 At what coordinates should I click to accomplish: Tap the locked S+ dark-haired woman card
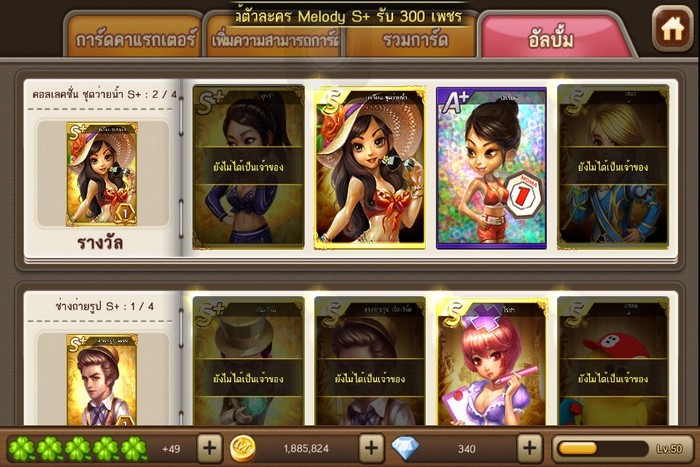coord(248,166)
